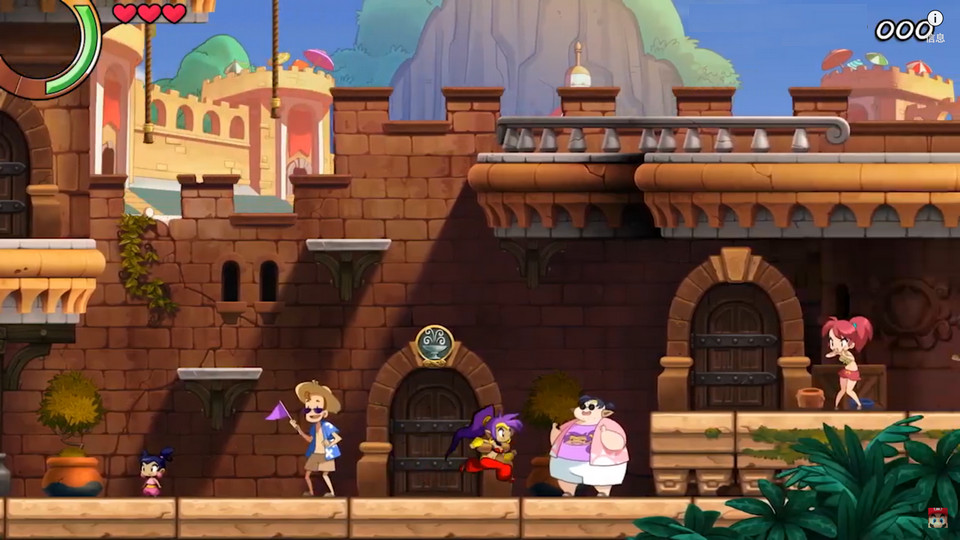Click the Mario face channel watermark
Image resolution: width=960 pixels, height=540 pixels.
(938, 517)
